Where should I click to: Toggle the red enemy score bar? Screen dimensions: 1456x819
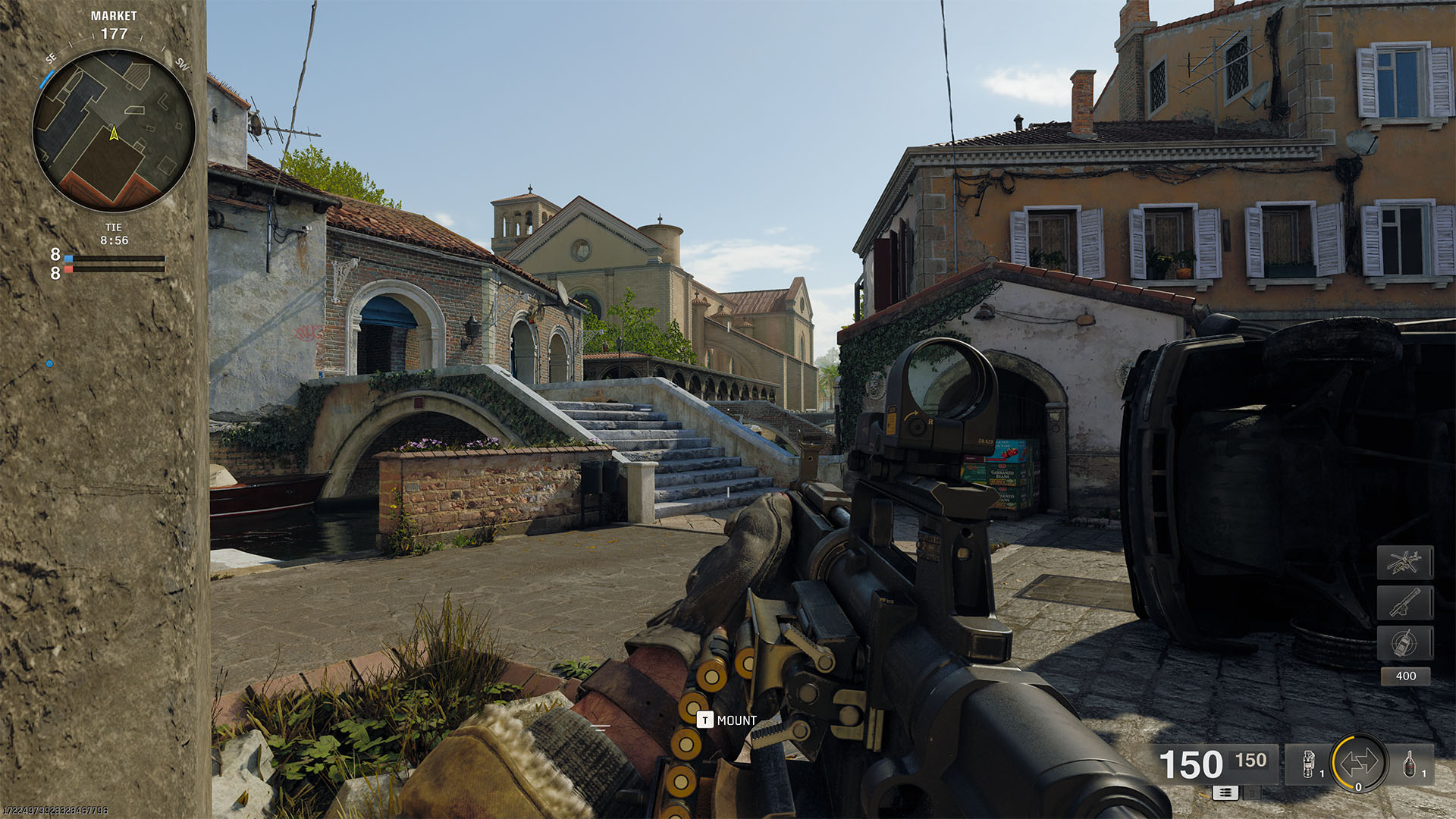click(114, 269)
